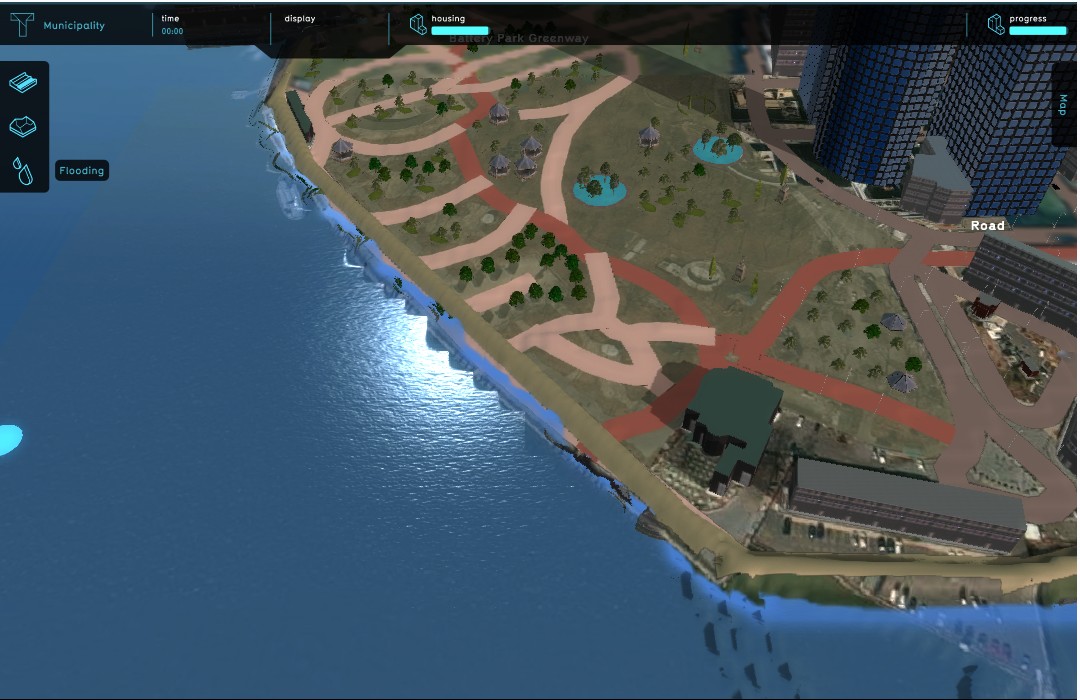Click the time control in the top bar
The height and width of the screenshot is (700, 1080).
[x=172, y=25]
